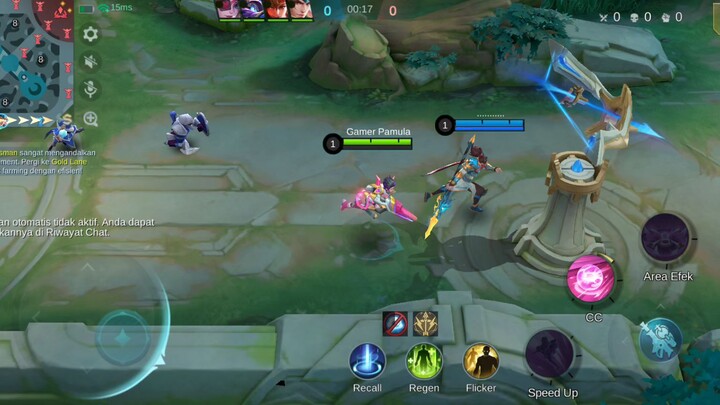Tap the minimap
720x405 pixels.
(x=35, y=55)
